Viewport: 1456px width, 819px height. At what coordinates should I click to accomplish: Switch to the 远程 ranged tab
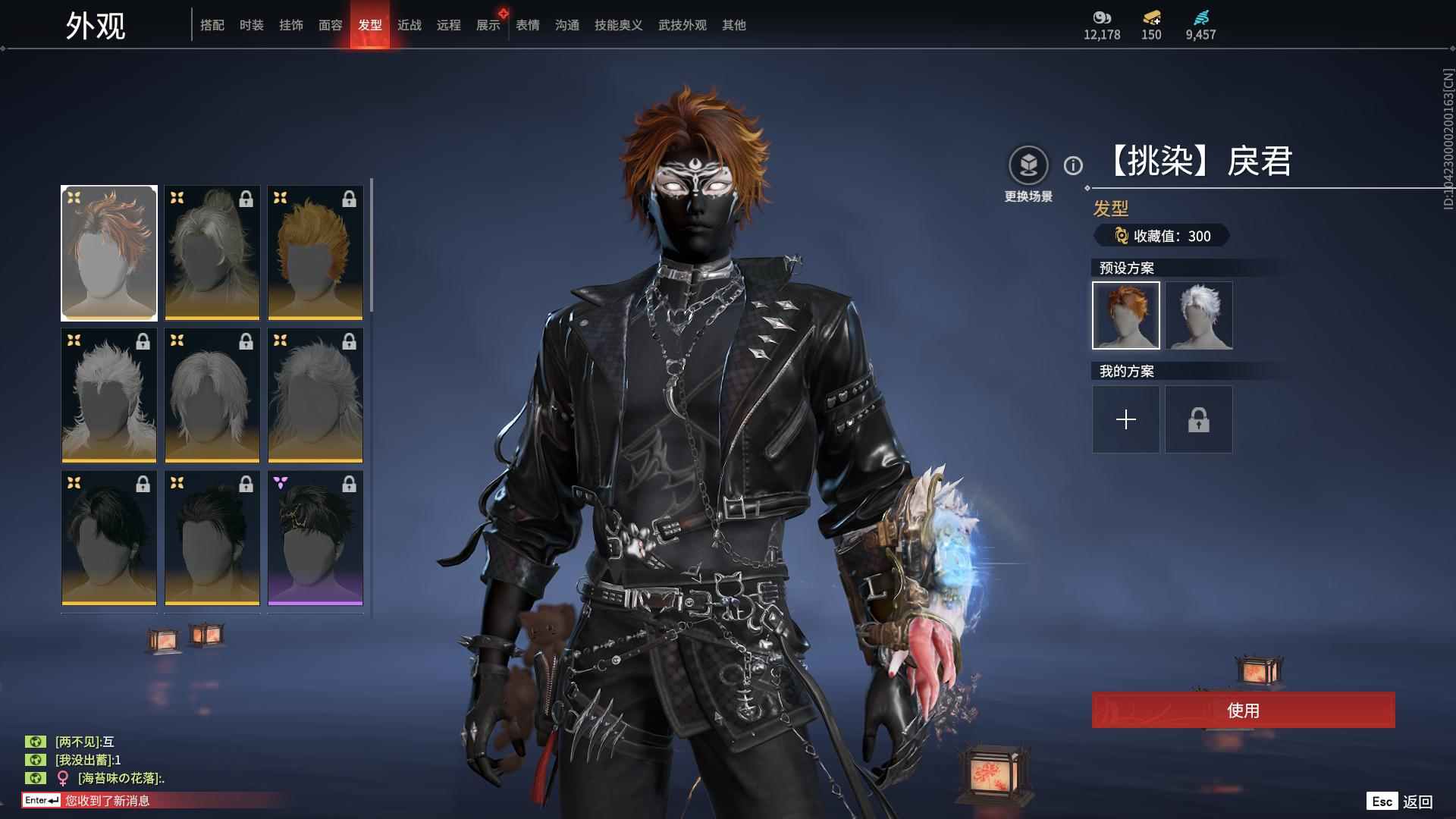coord(449,25)
